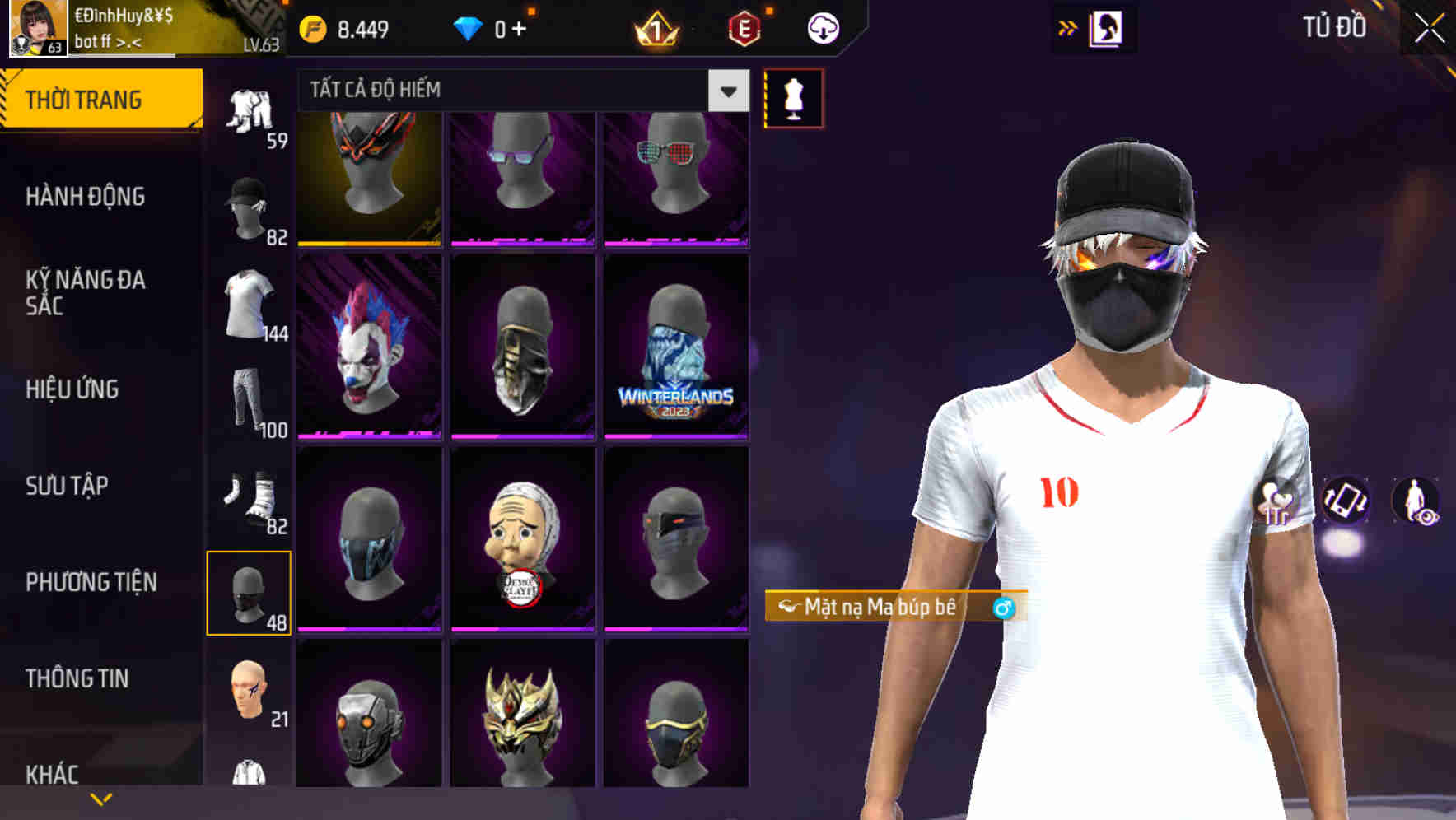The width and height of the screenshot is (1456, 820).
Task: Click the crown rank icon in top bar
Action: [653, 27]
